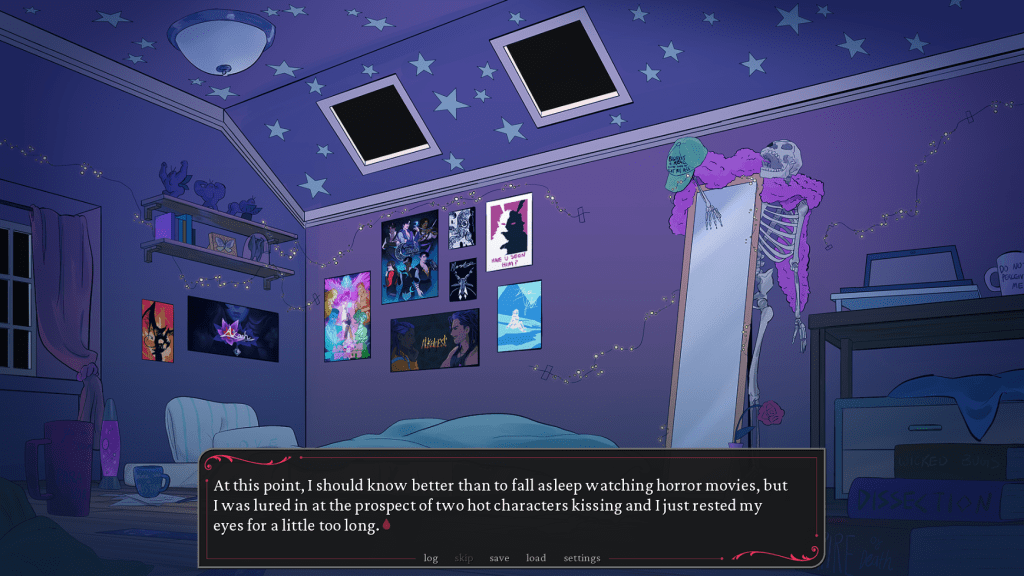Activate the skip button
Image resolution: width=1024 pixels, height=576 pixels.
coord(464,558)
